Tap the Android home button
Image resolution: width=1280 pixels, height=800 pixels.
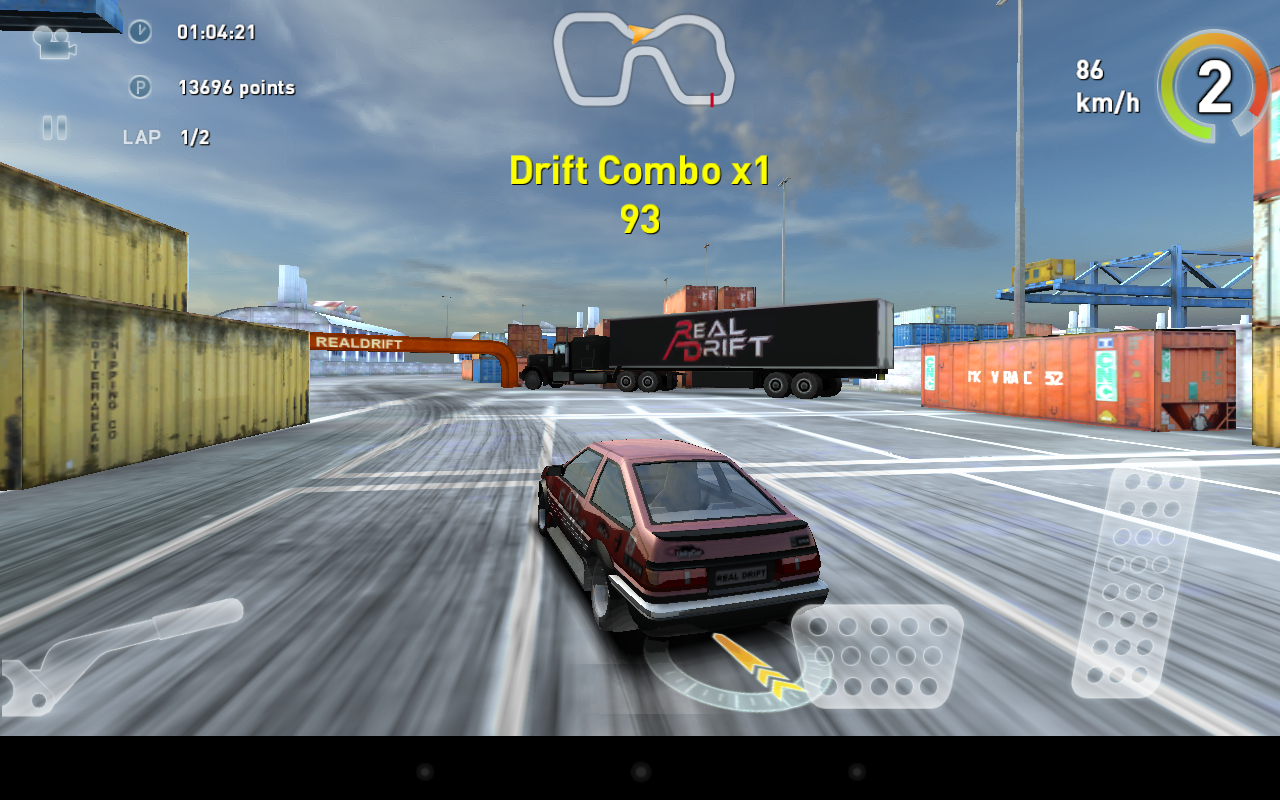[x=640, y=772]
